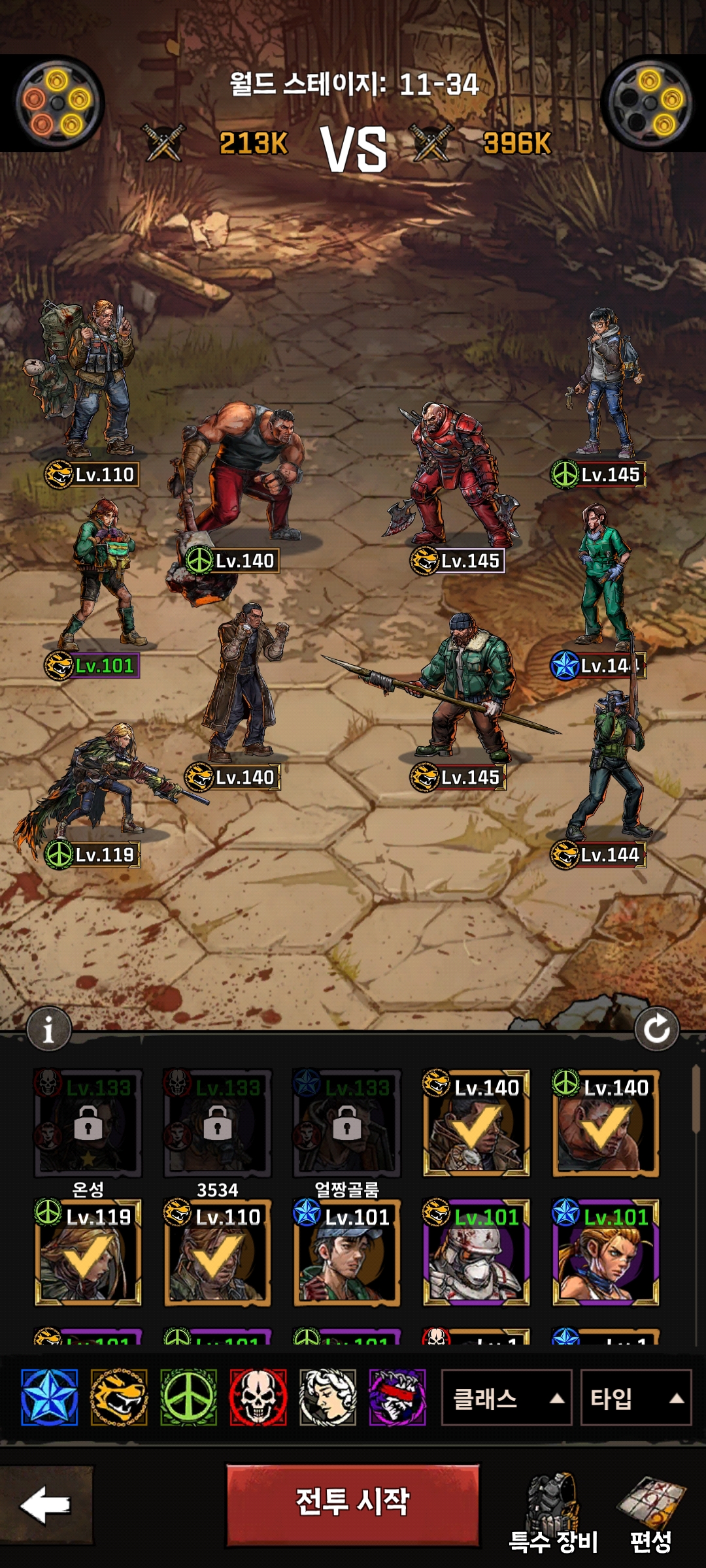Deselect the Lv.110 tiger-faction hero card
The height and width of the screenshot is (1568, 706).
click(217, 1252)
